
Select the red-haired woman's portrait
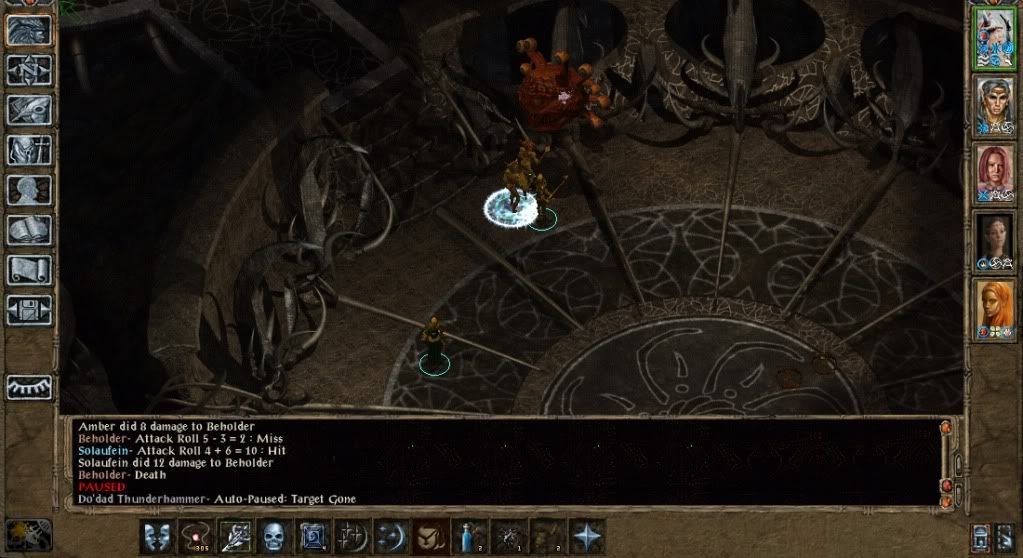(994, 173)
